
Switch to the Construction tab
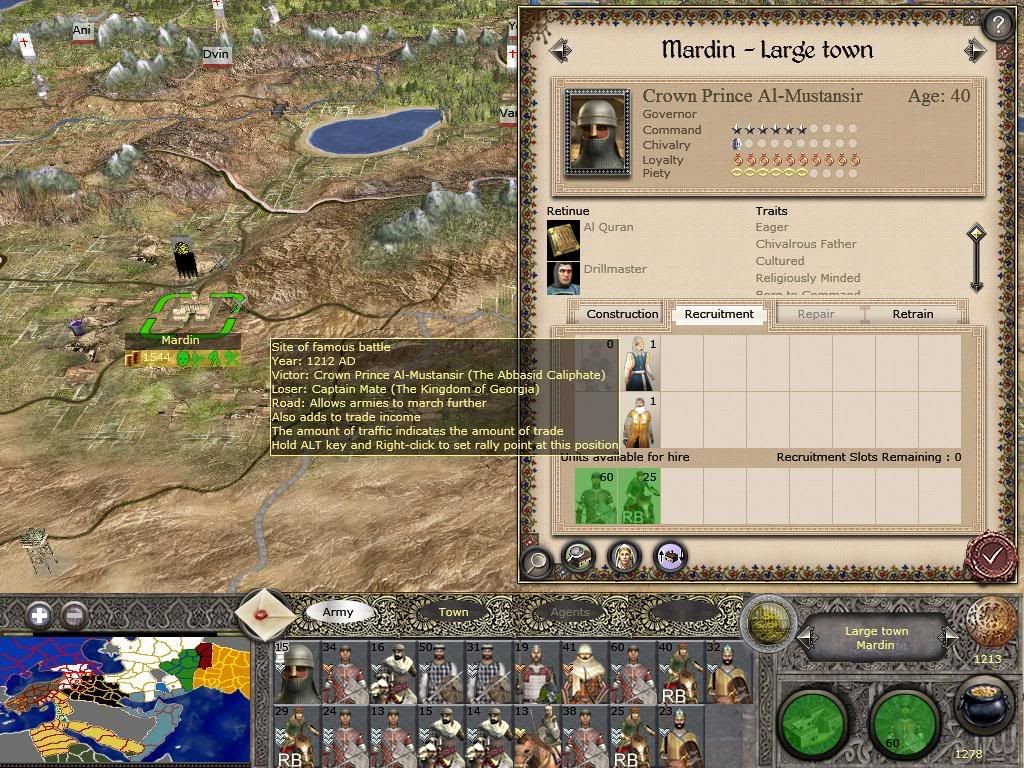tap(622, 314)
